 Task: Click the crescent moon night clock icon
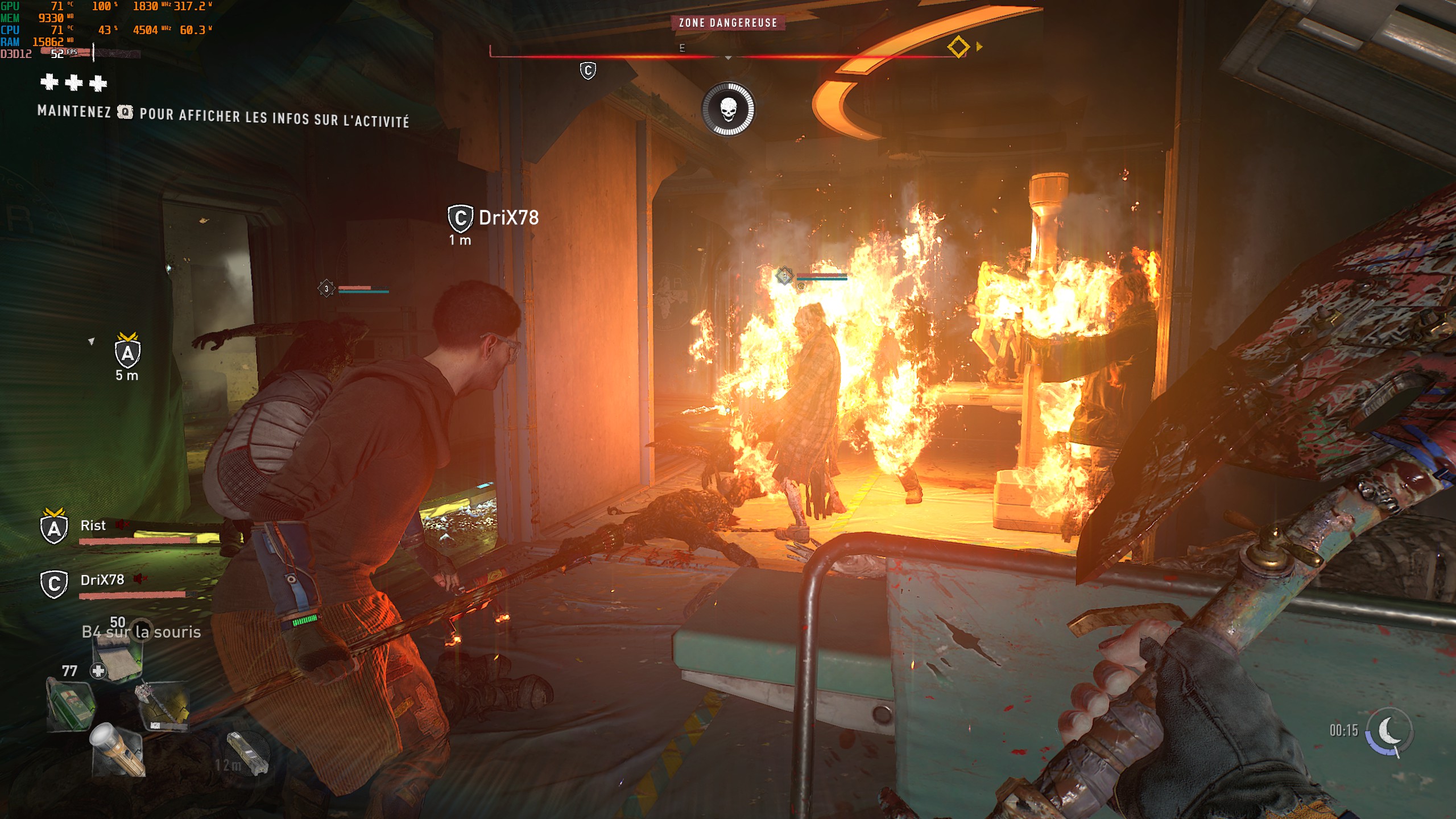tap(1389, 730)
